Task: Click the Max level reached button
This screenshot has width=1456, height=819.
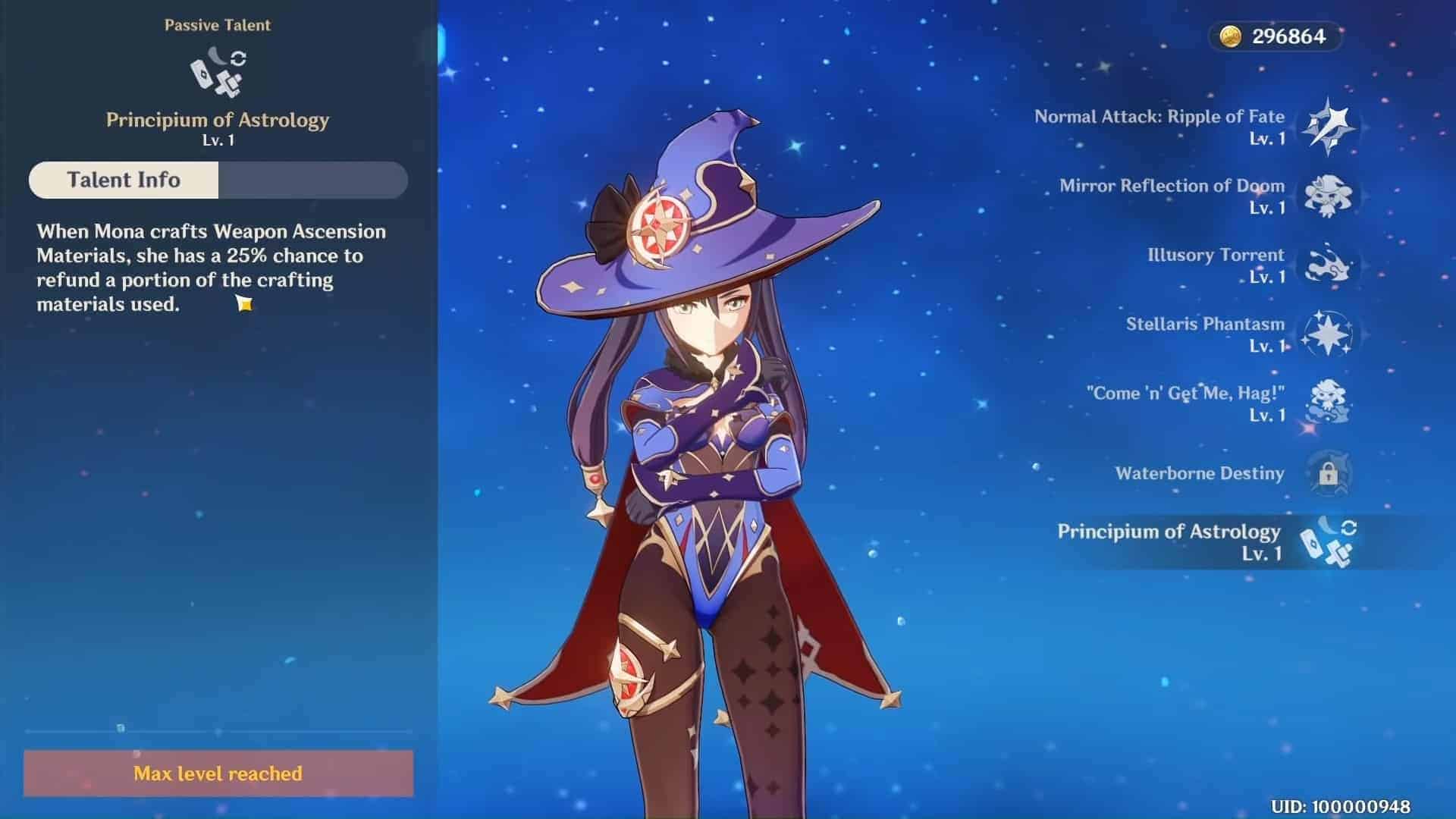Action: tap(218, 773)
